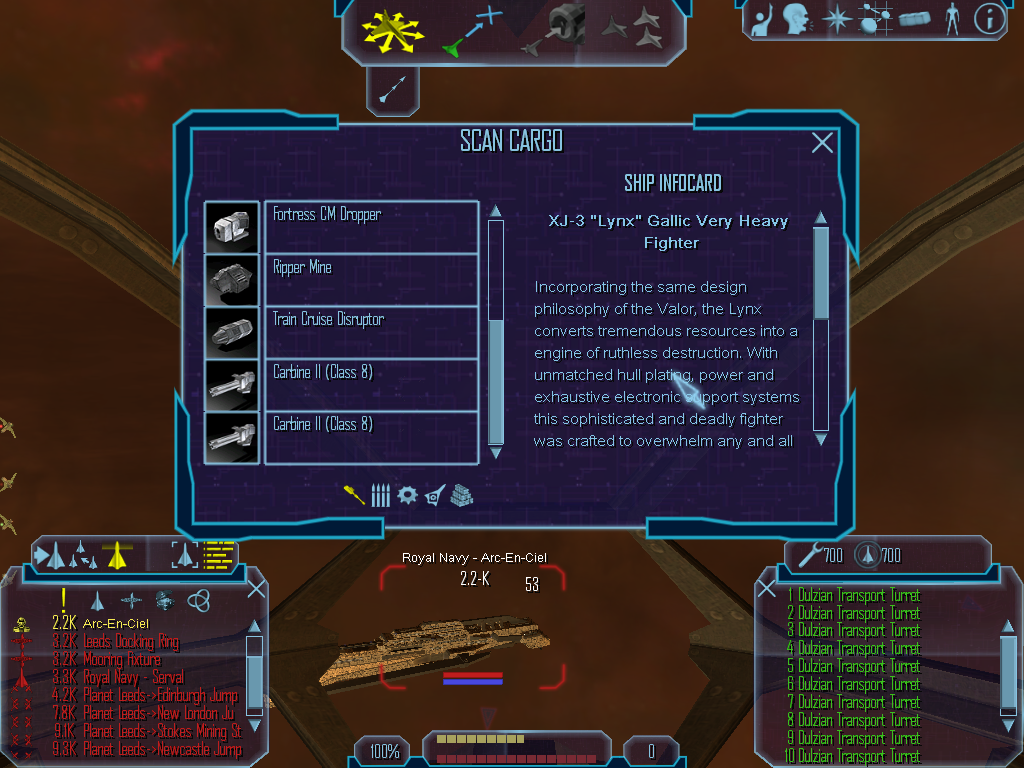Open the info icon in top-right bar

[x=989, y=18]
